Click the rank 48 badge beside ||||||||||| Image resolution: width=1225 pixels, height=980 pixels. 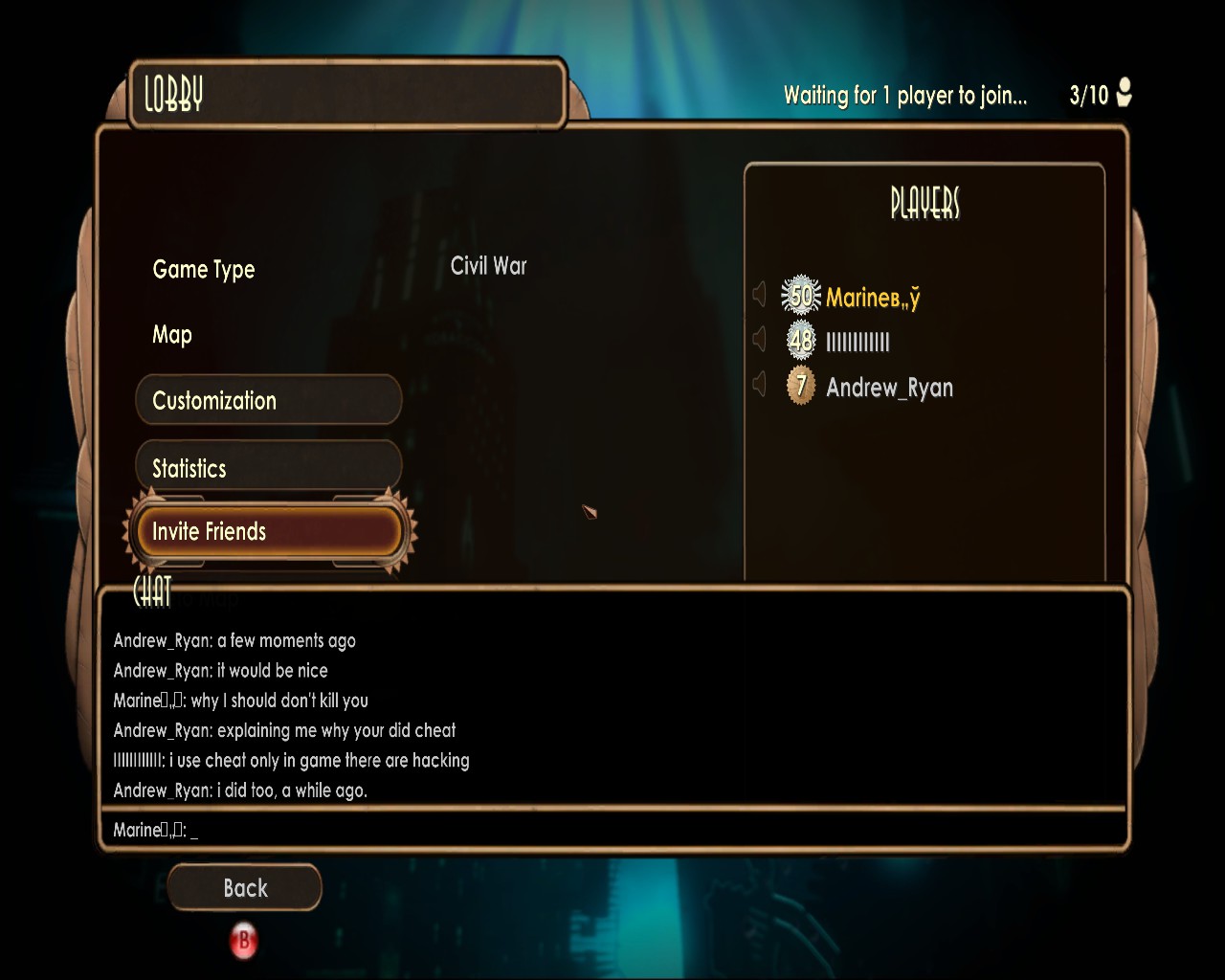pos(799,339)
